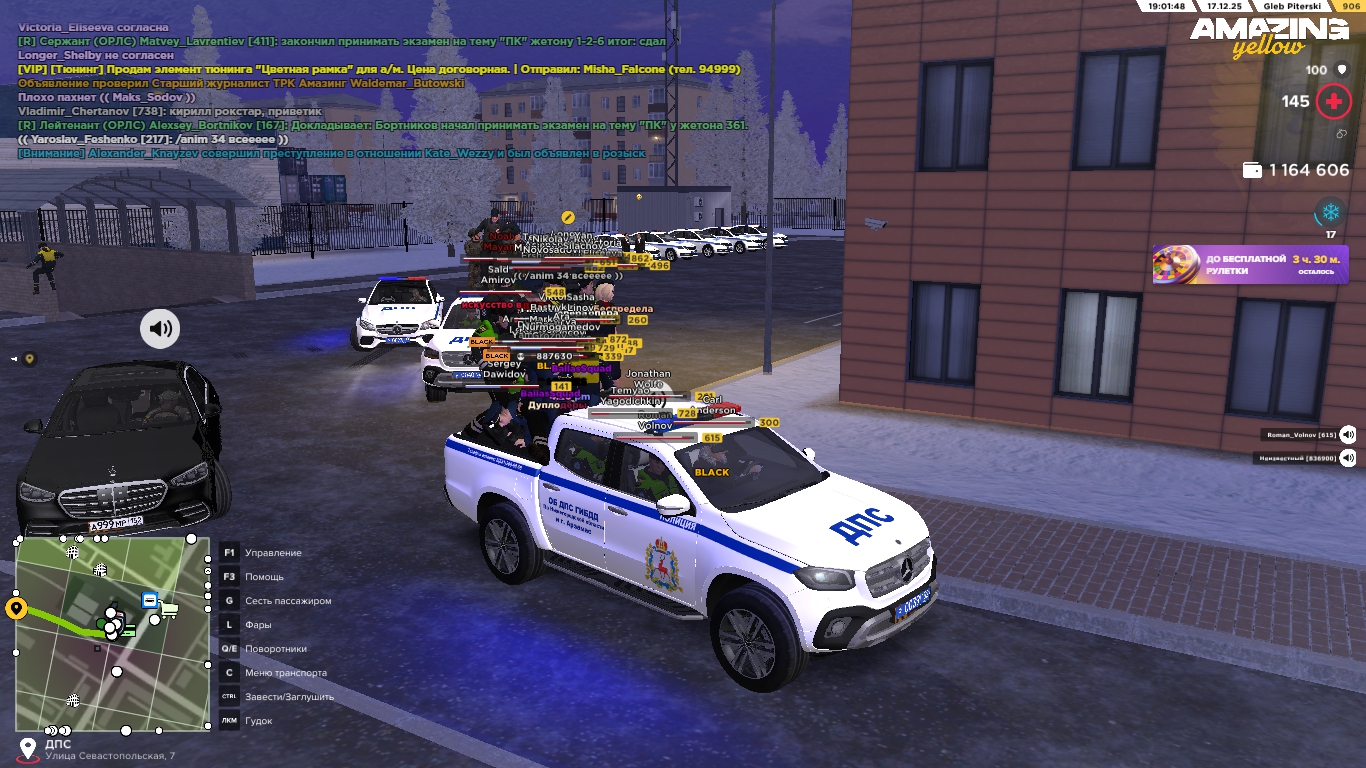The width and height of the screenshot is (1366, 768).
Task: Open the free roulette banner
Action: click(1250, 265)
